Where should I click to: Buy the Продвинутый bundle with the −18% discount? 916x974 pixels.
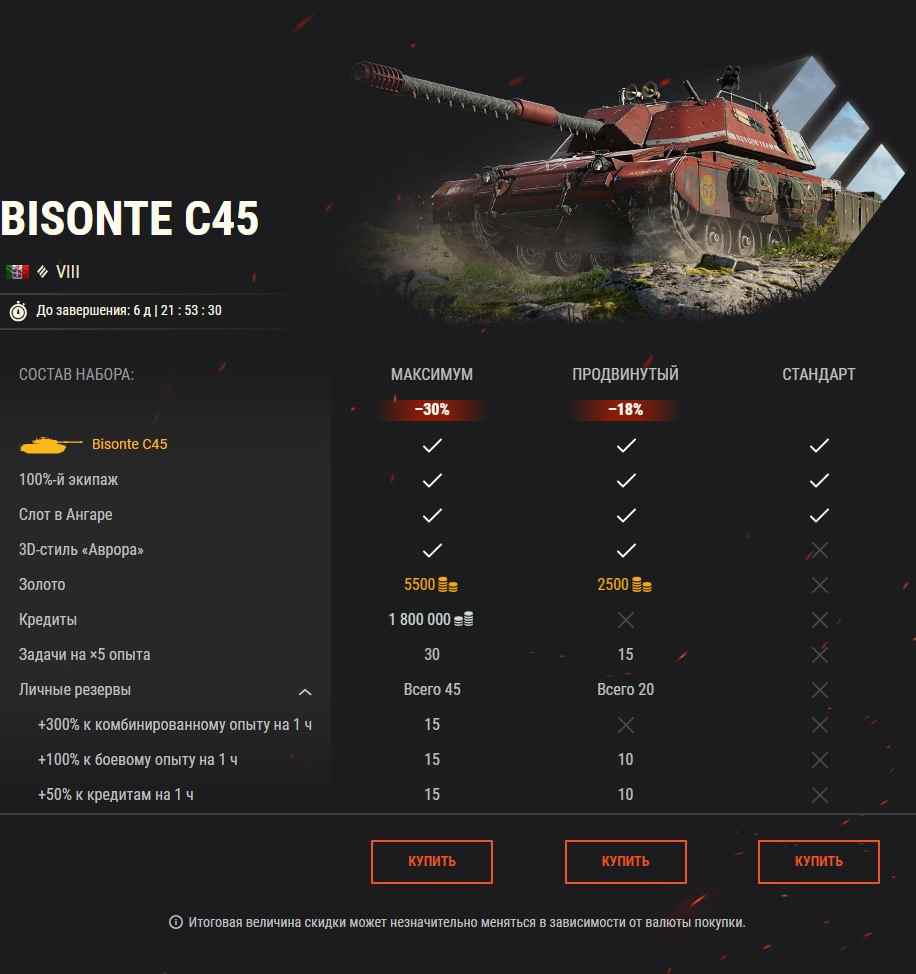point(625,861)
